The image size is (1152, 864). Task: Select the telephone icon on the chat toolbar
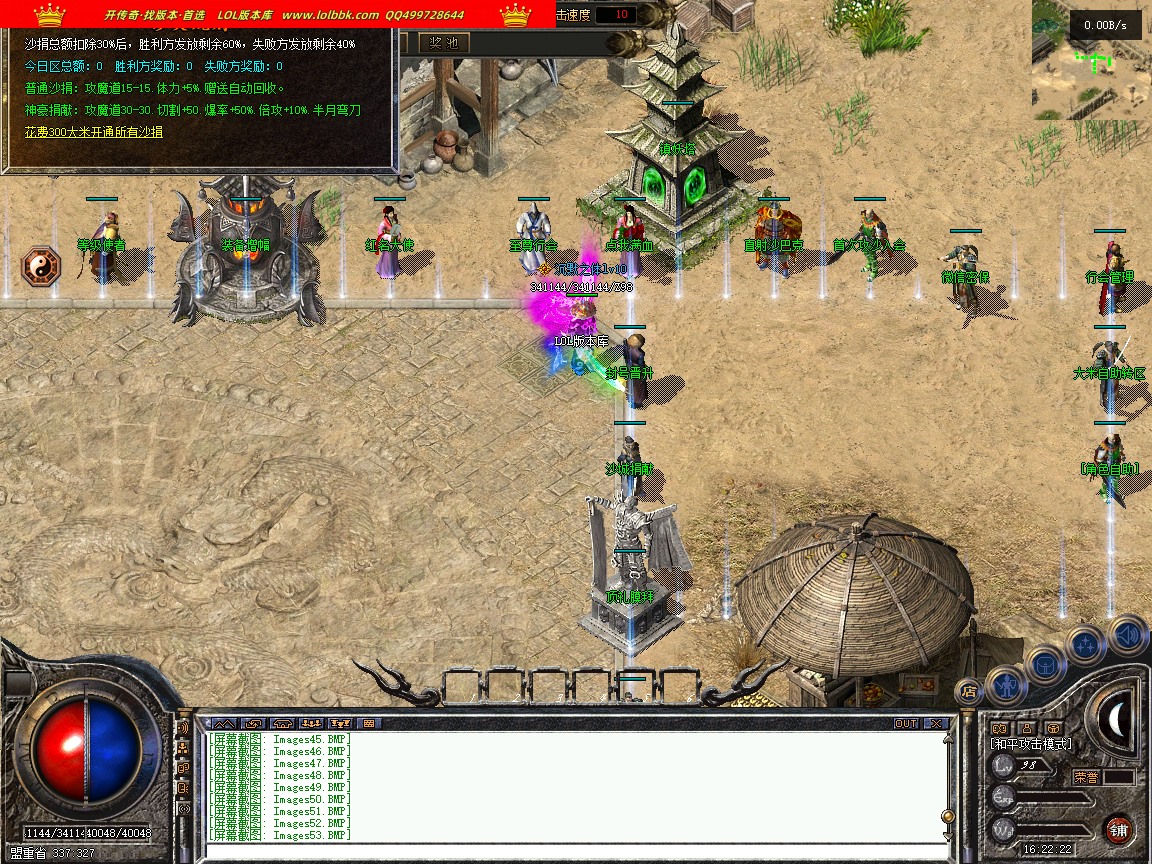pos(282,723)
